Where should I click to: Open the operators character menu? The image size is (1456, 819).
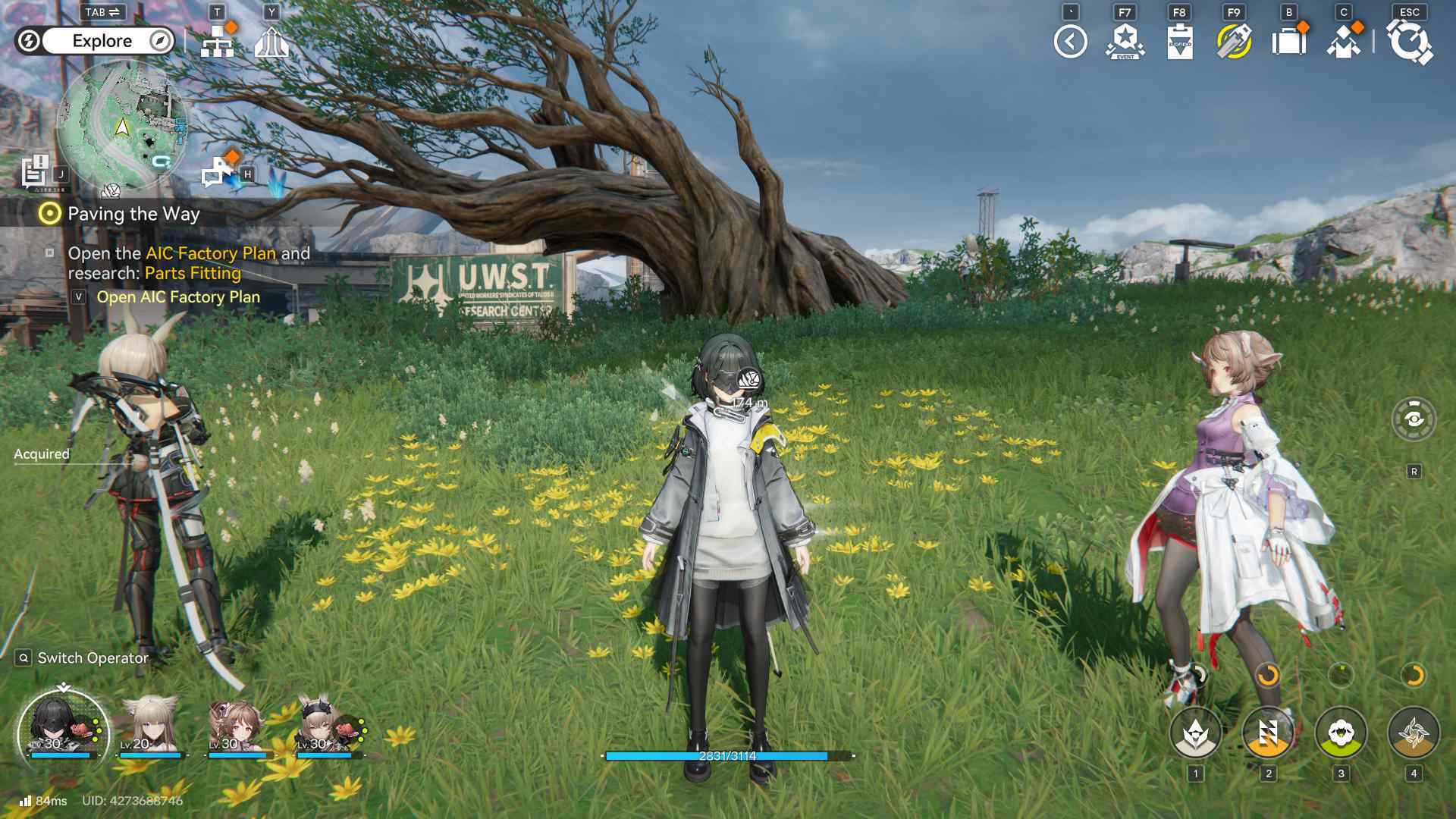(1343, 42)
